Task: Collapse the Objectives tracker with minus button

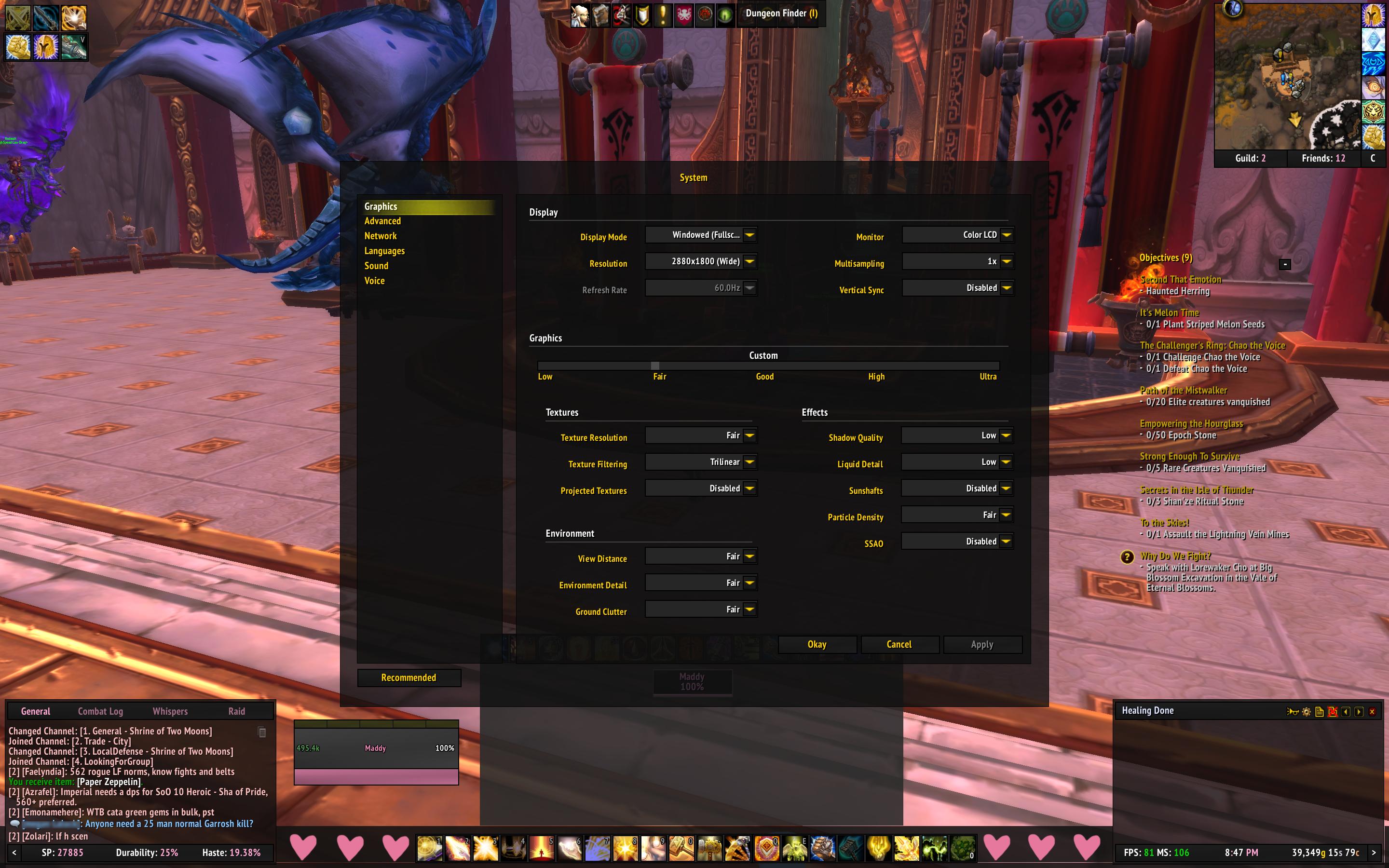Action: tap(1285, 264)
